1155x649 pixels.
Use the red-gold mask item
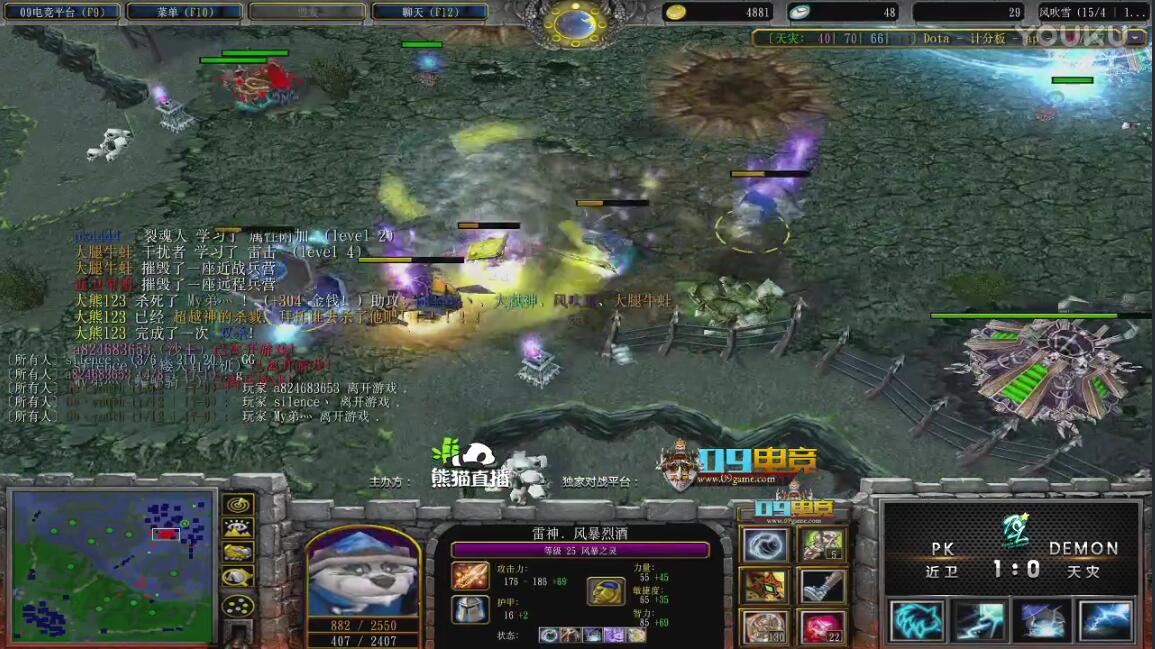[764, 587]
